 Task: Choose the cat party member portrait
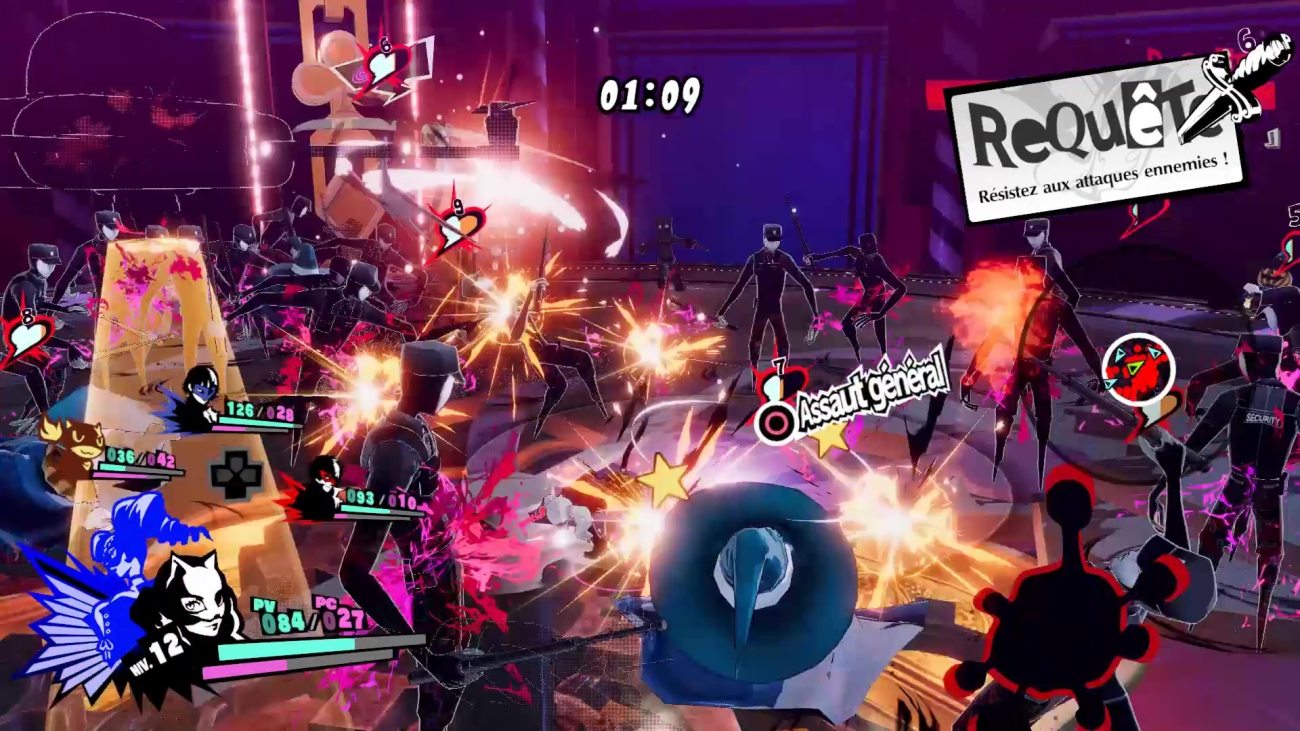coord(68,446)
